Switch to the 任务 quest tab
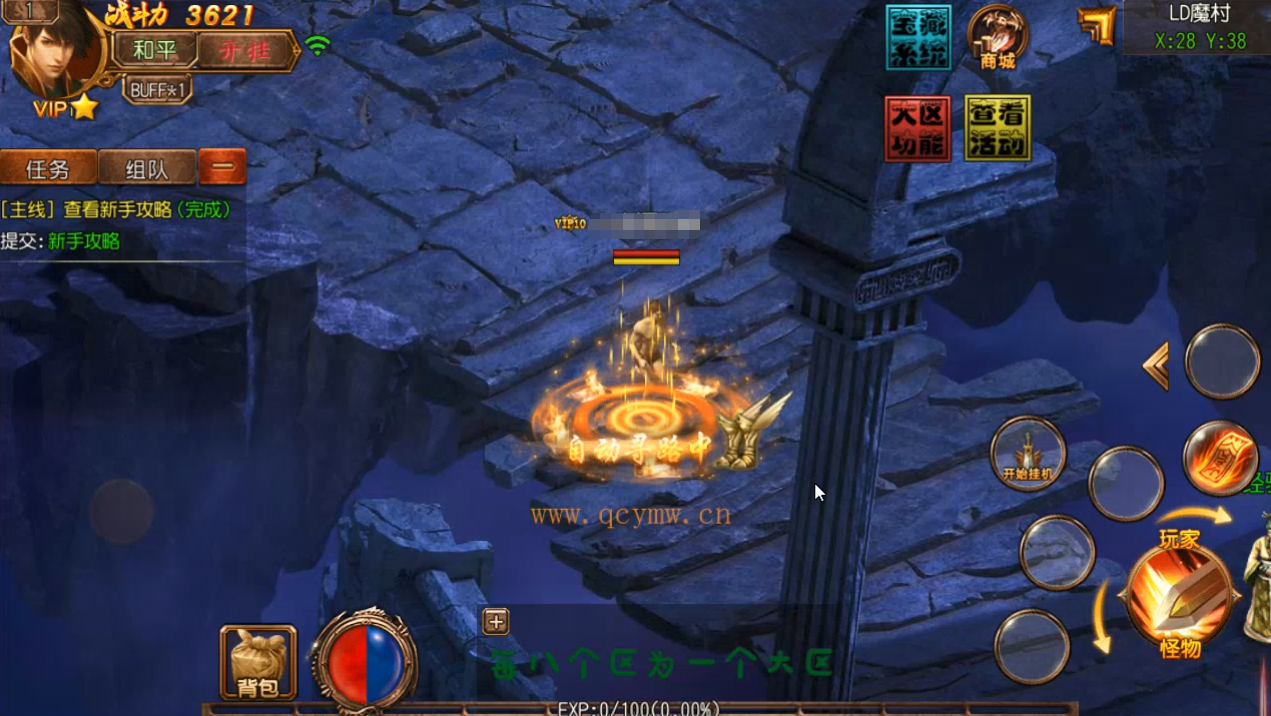The width and height of the screenshot is (1271, 716). point(48,168)
